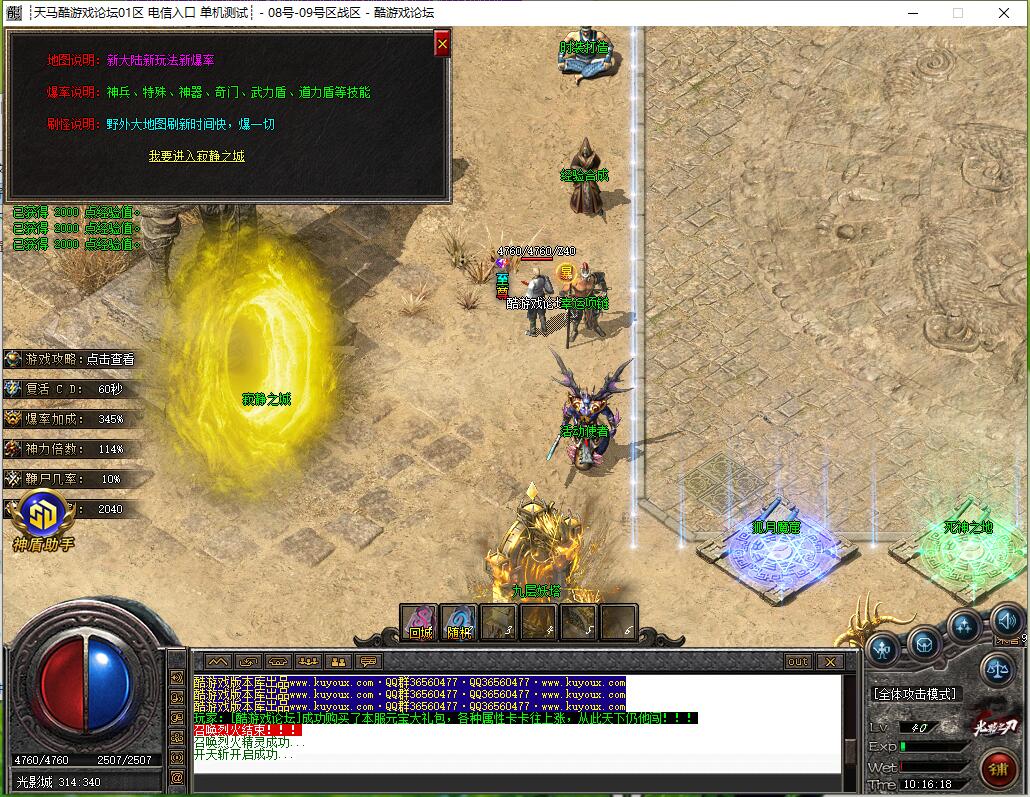
Task: Minimize the game window
Action: pos(911,13)
